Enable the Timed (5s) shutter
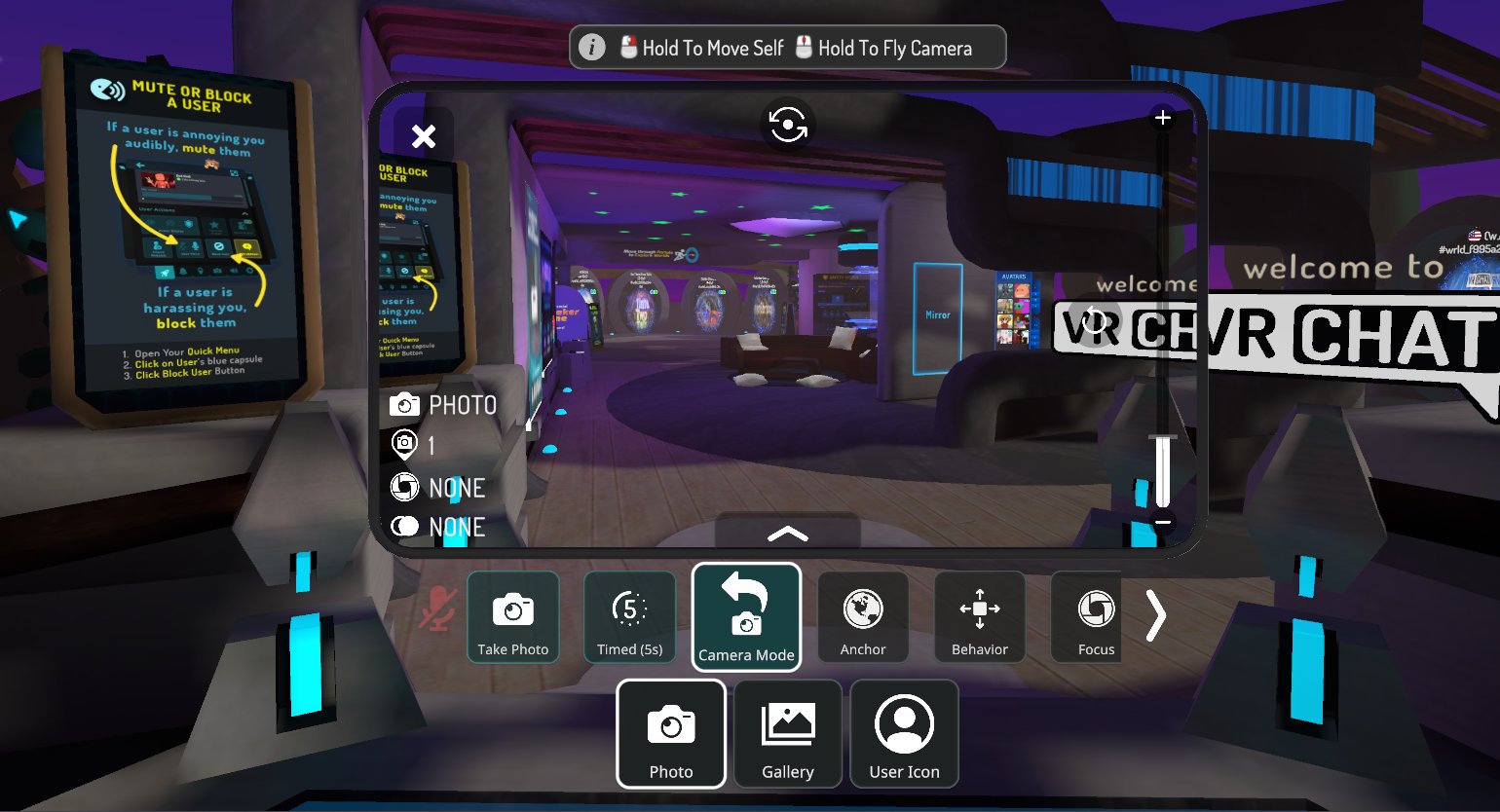This screenshot has height=812, width=1500. 629,616
